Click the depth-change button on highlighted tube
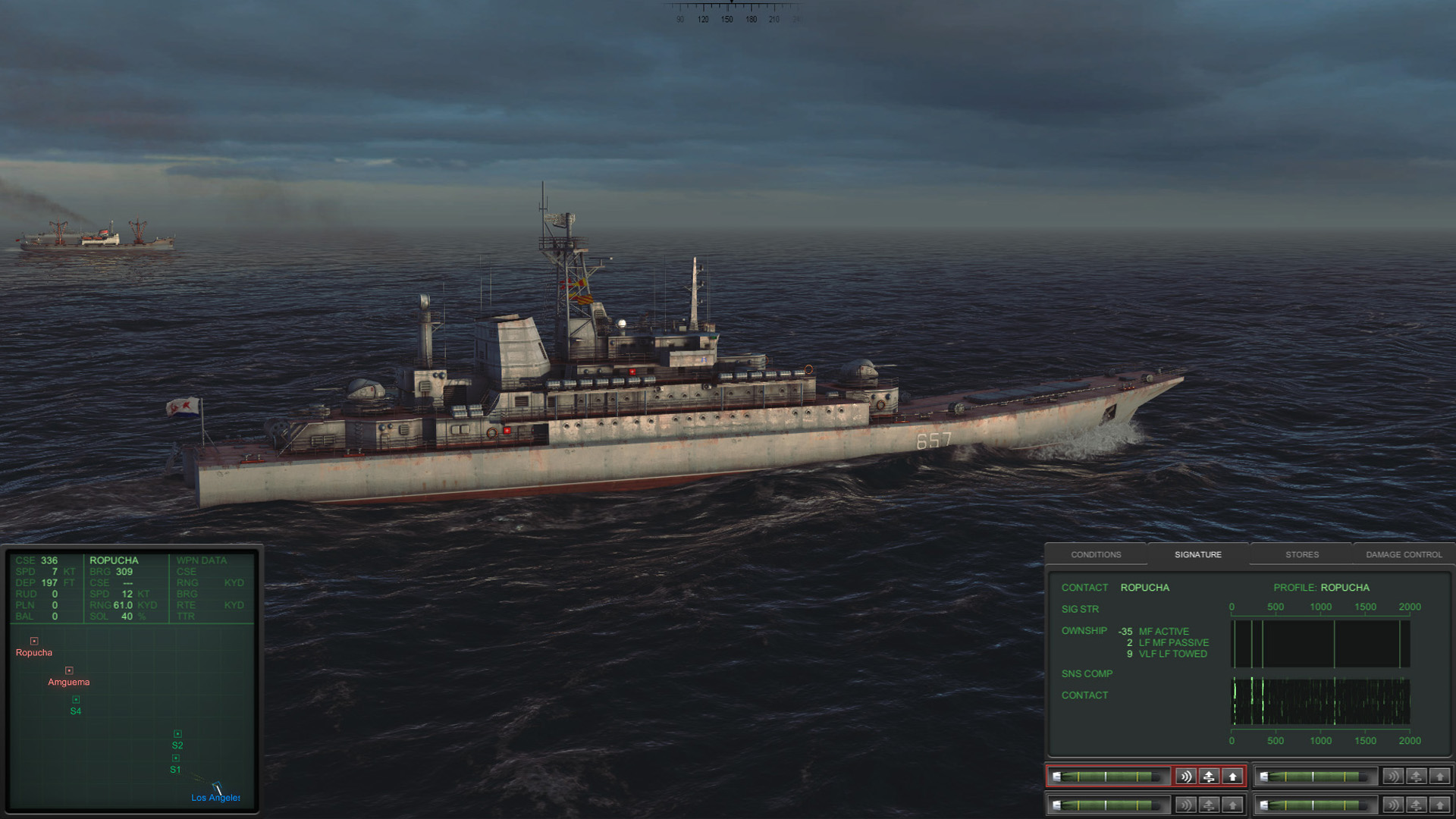Screen dimensions: 1456x819 [1210, 777]
